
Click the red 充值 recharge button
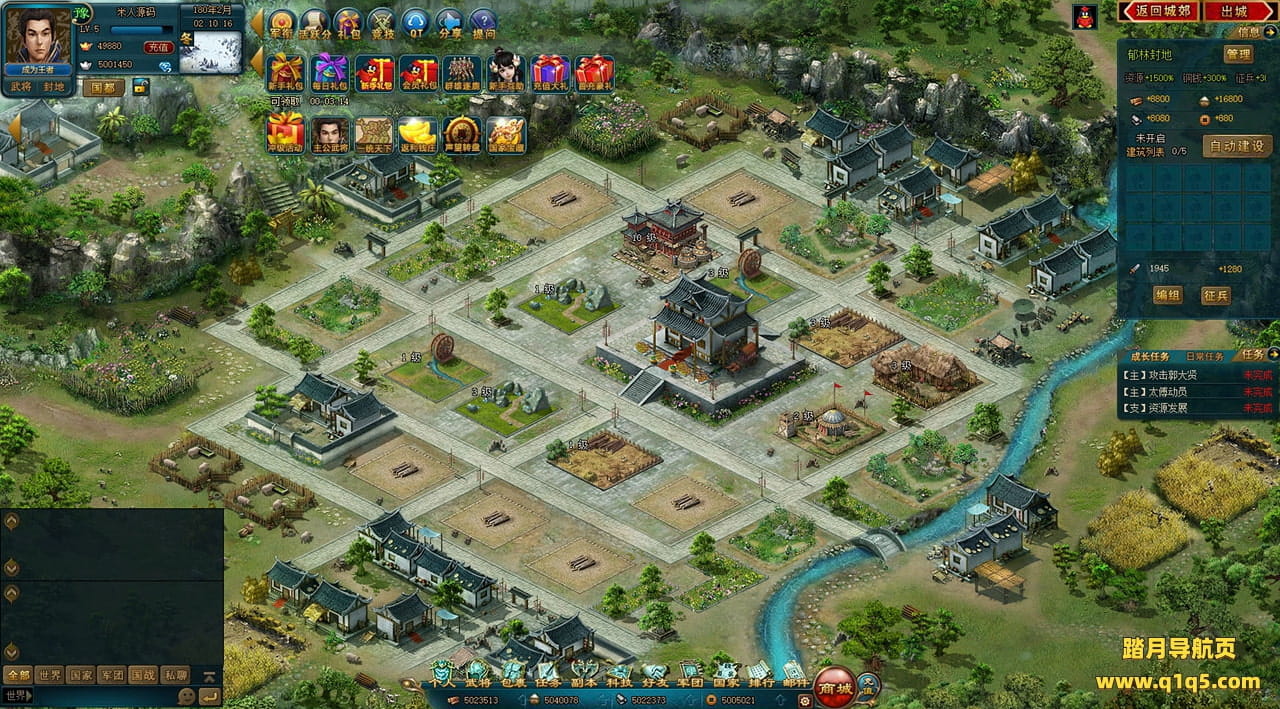tap(158, 47)
